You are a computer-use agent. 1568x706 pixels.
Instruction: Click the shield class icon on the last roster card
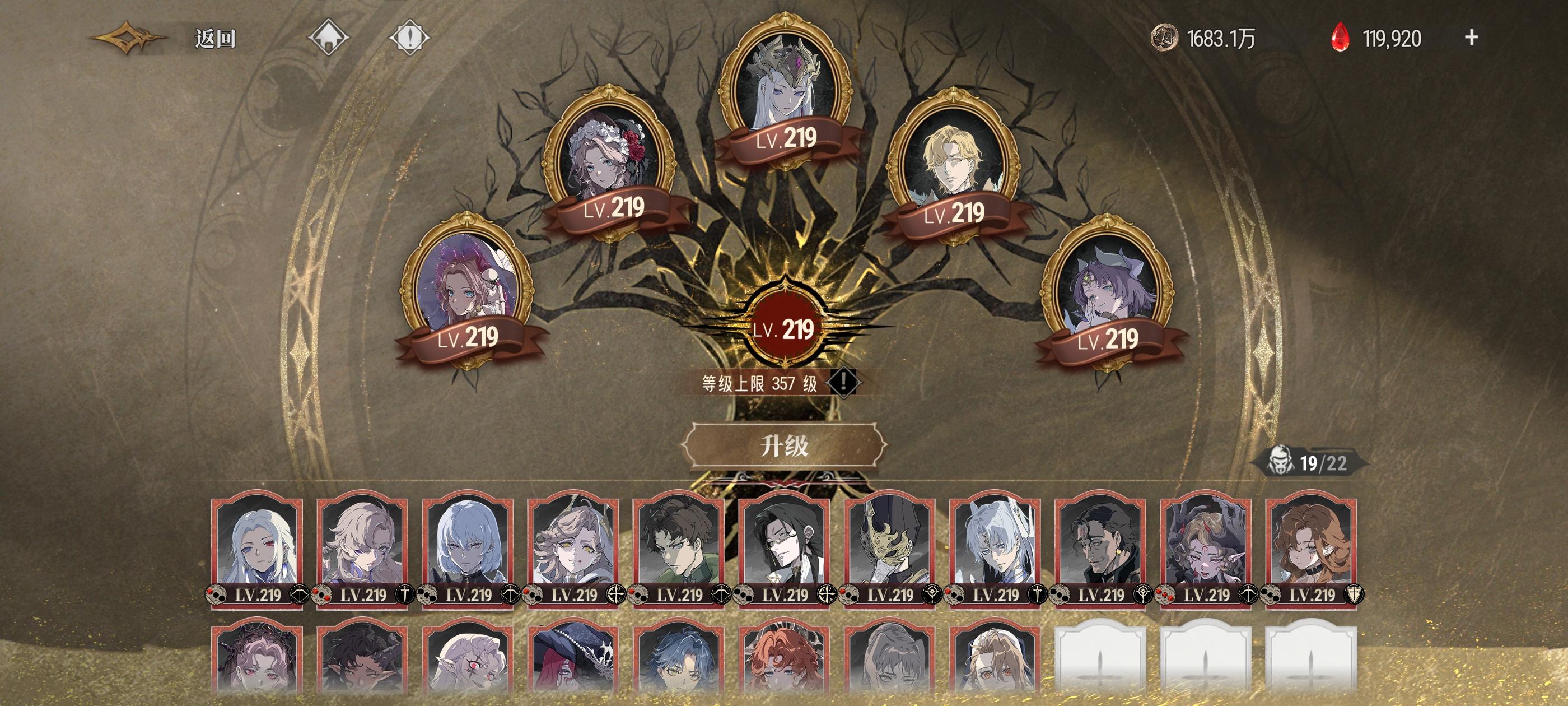click(1354, 595)
